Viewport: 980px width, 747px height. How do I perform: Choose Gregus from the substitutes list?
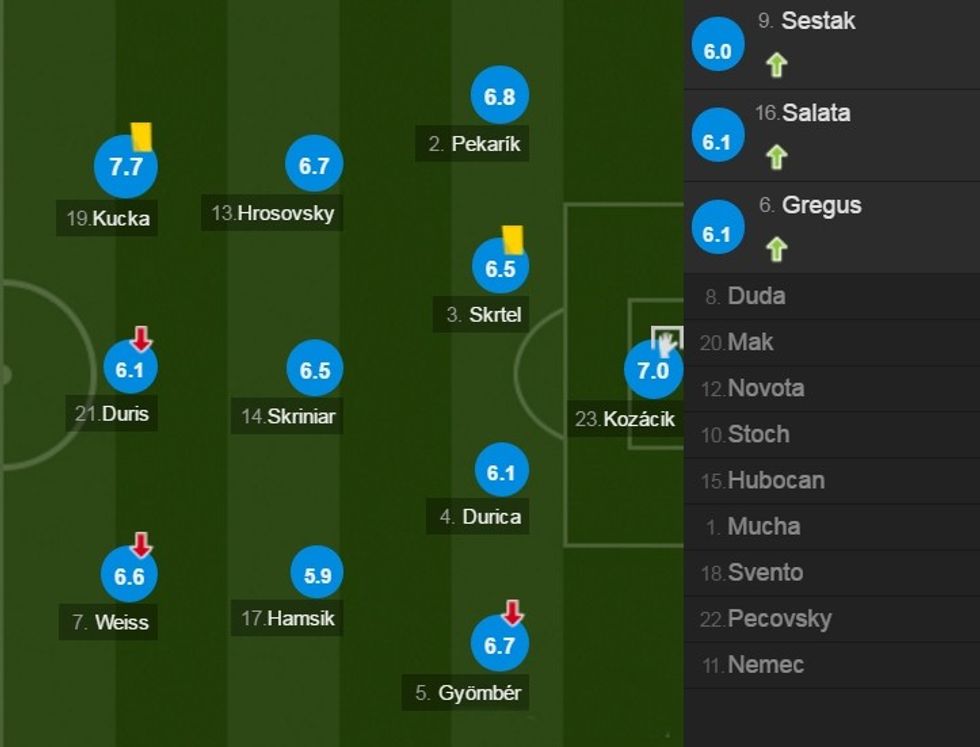click(821, 205)
